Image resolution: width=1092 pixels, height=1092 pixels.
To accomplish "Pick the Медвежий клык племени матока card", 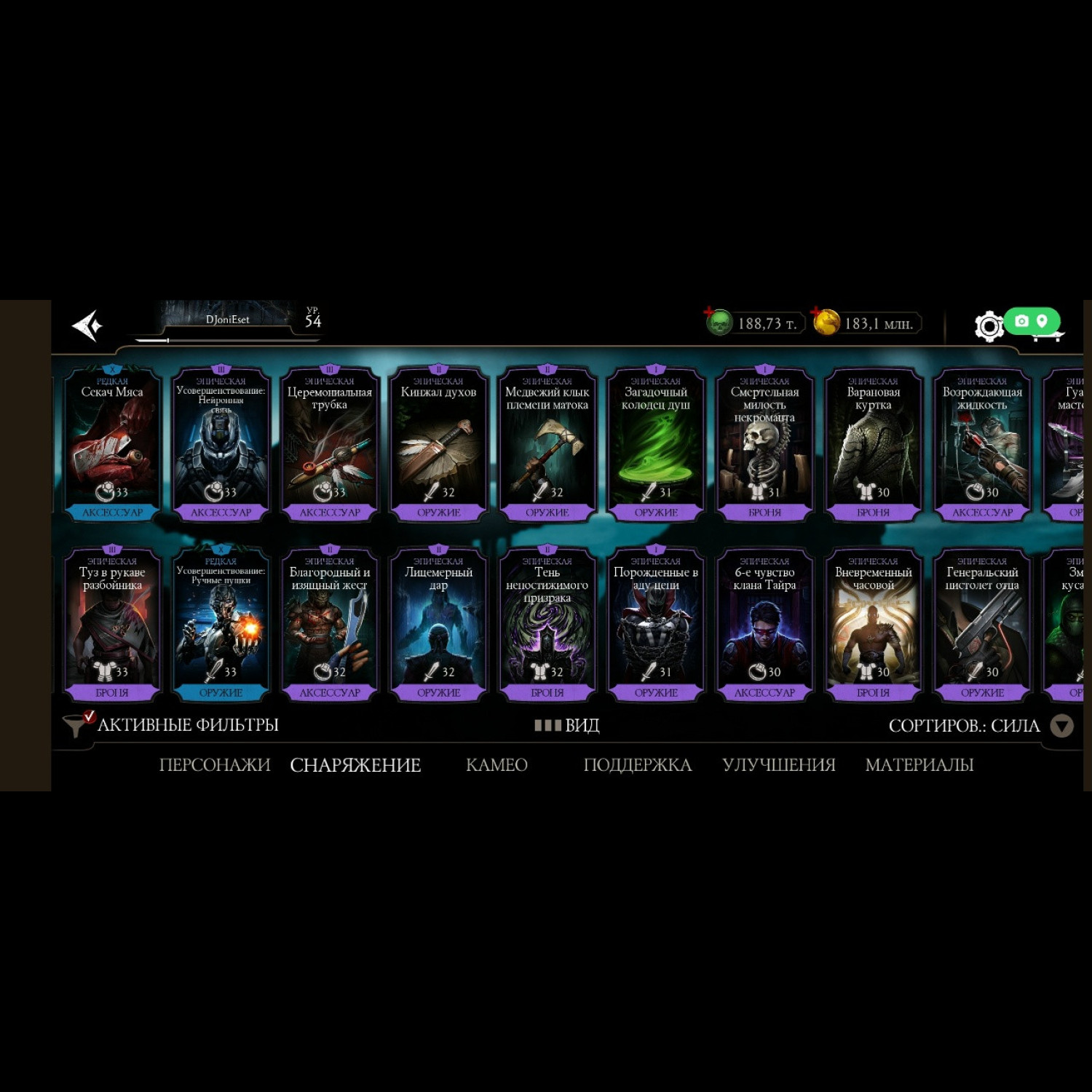I will pos(547,444).
